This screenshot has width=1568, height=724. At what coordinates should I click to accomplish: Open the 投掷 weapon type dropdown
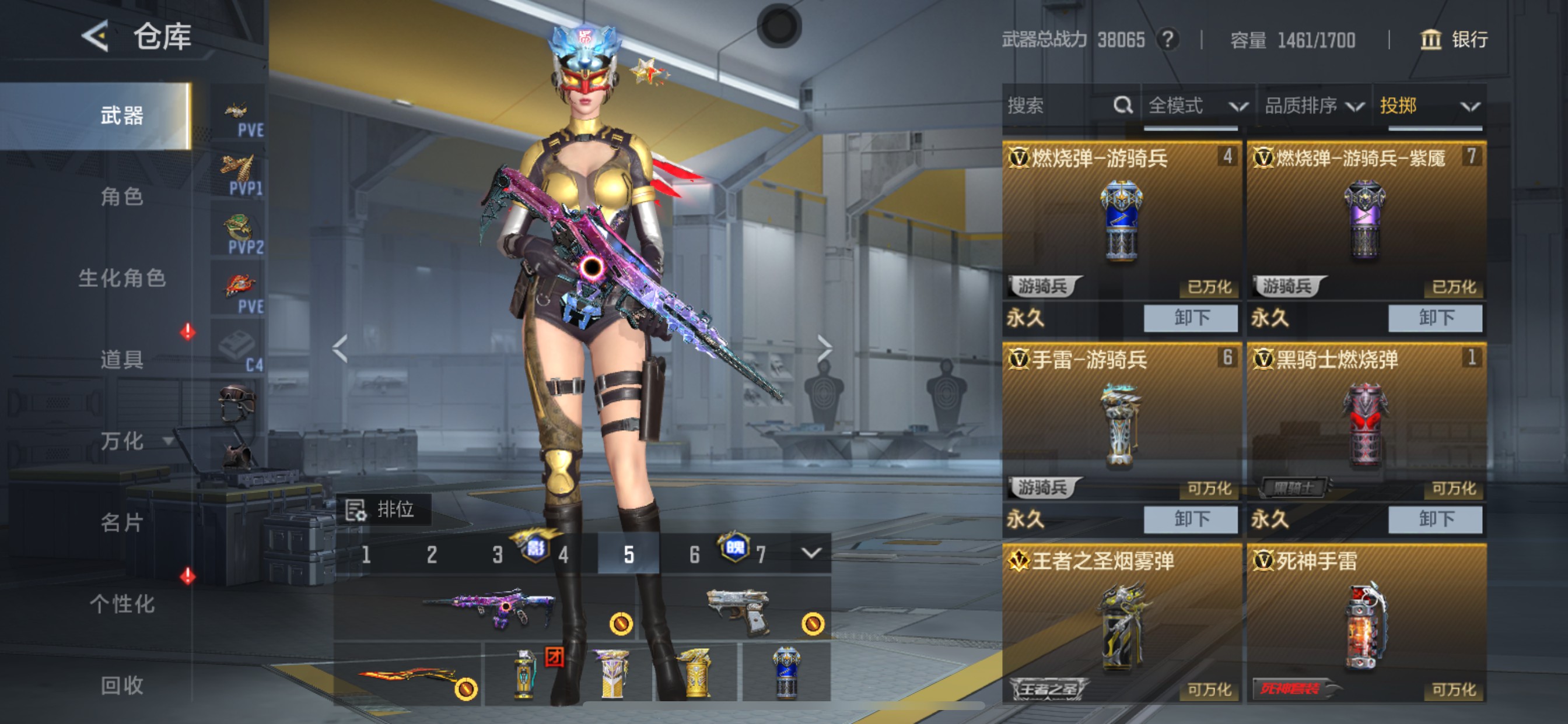pos(1428,106)
